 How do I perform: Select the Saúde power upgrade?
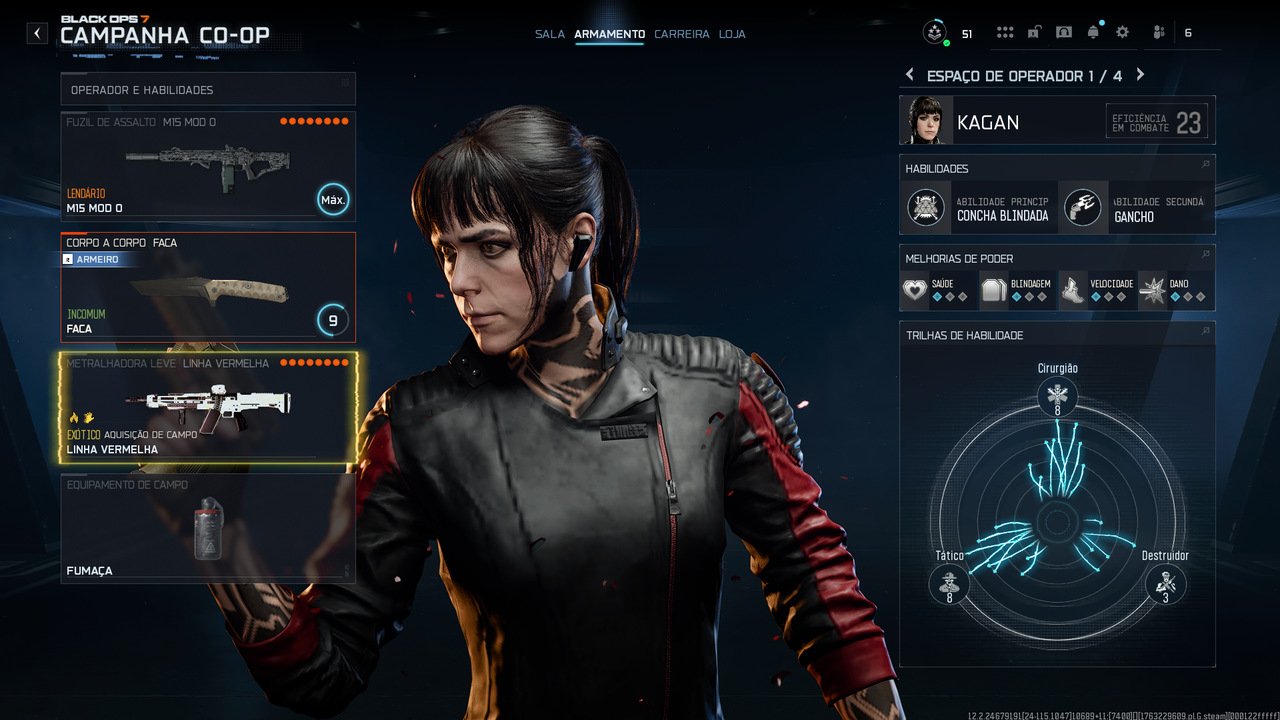coord(937,291)
